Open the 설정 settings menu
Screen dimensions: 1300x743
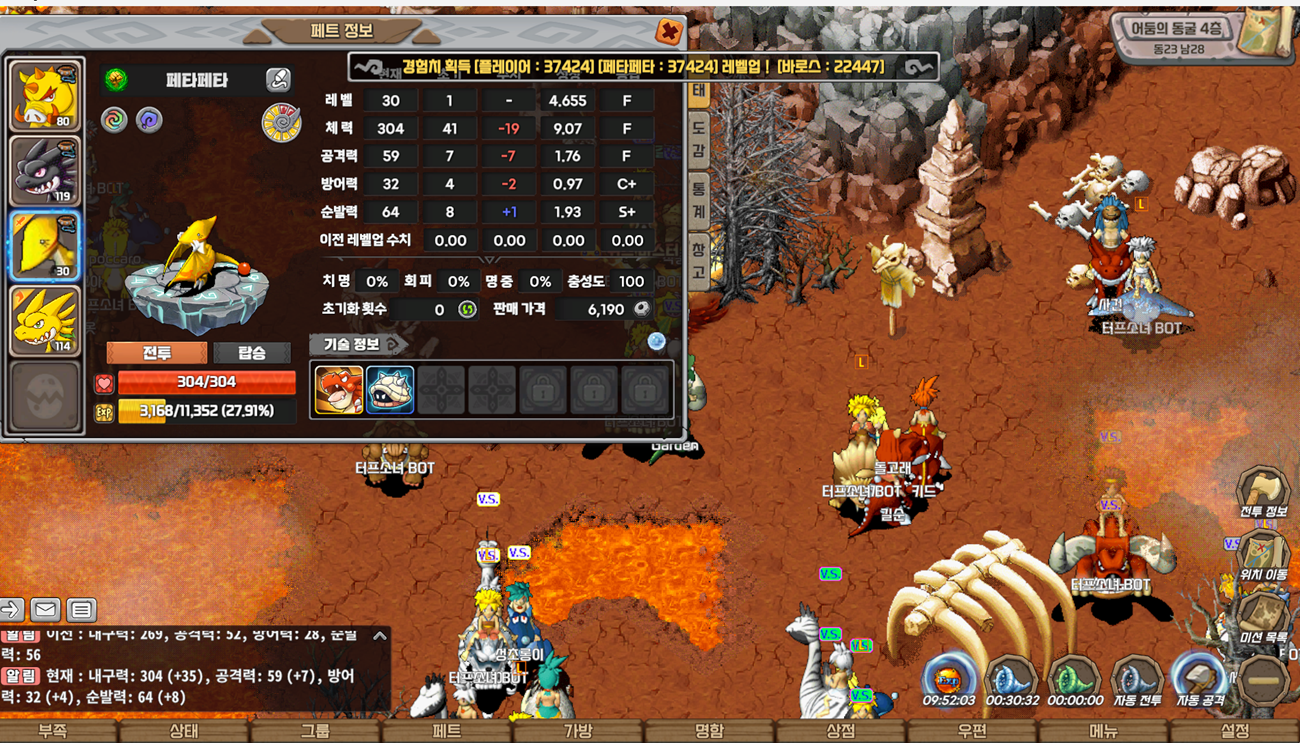tap(1234, 731)
